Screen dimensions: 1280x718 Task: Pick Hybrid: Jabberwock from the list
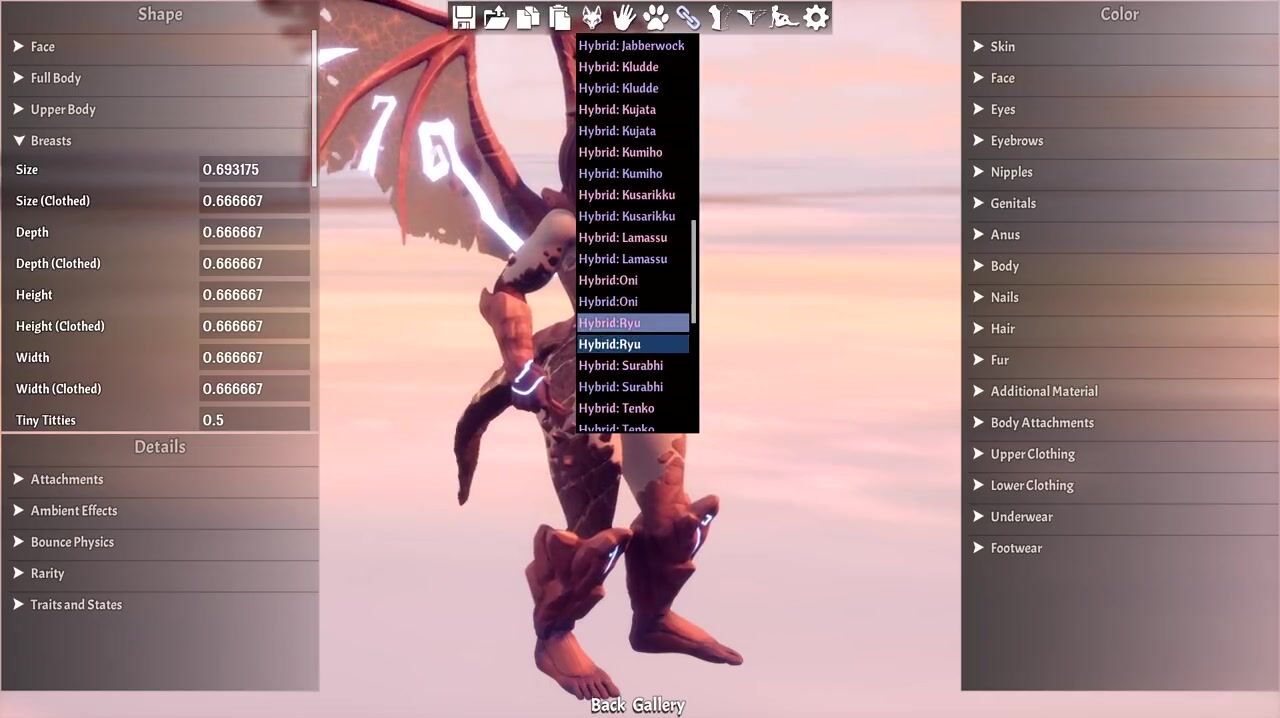pos(631,45)
